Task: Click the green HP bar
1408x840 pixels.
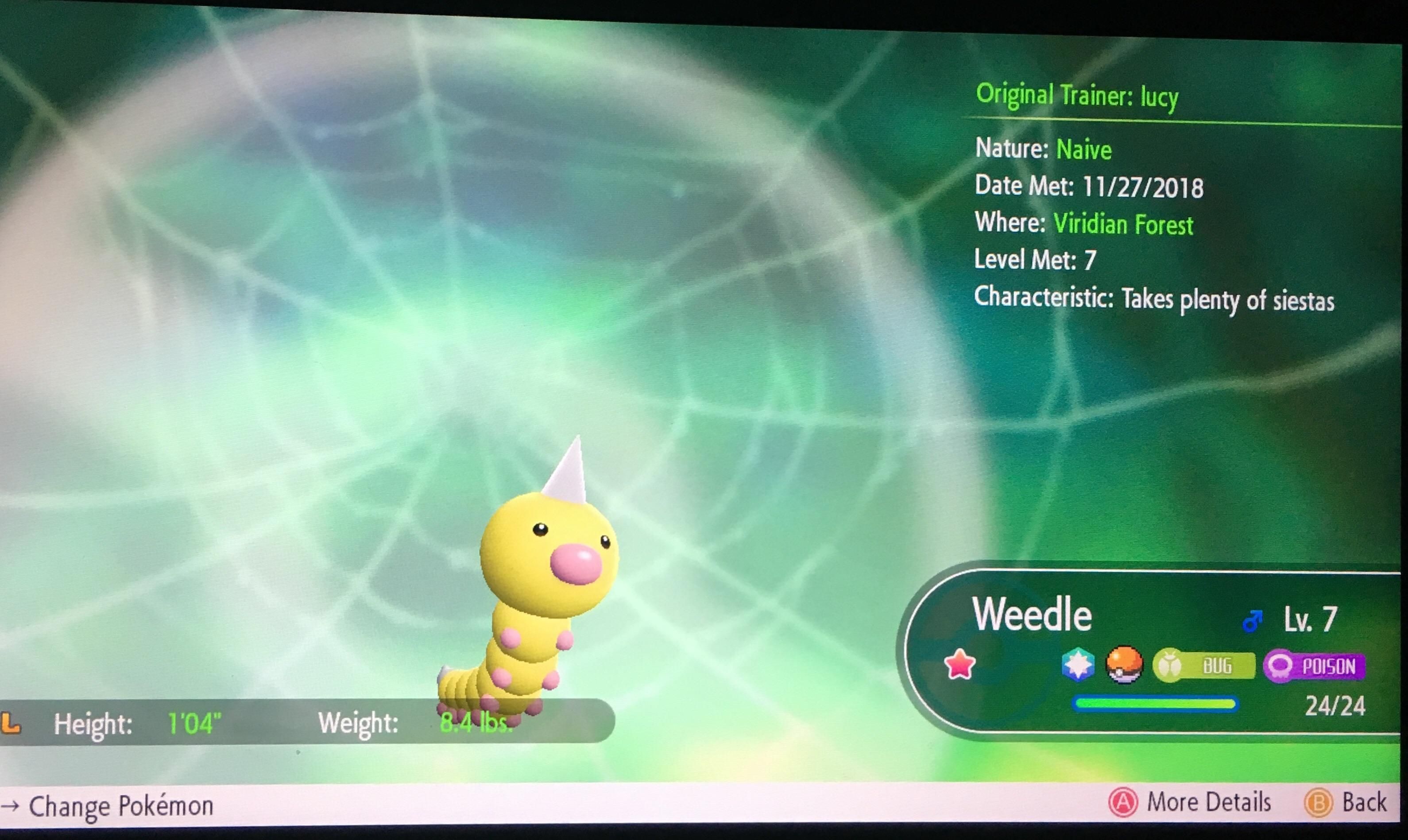Action: click(x=1154, y=704)
